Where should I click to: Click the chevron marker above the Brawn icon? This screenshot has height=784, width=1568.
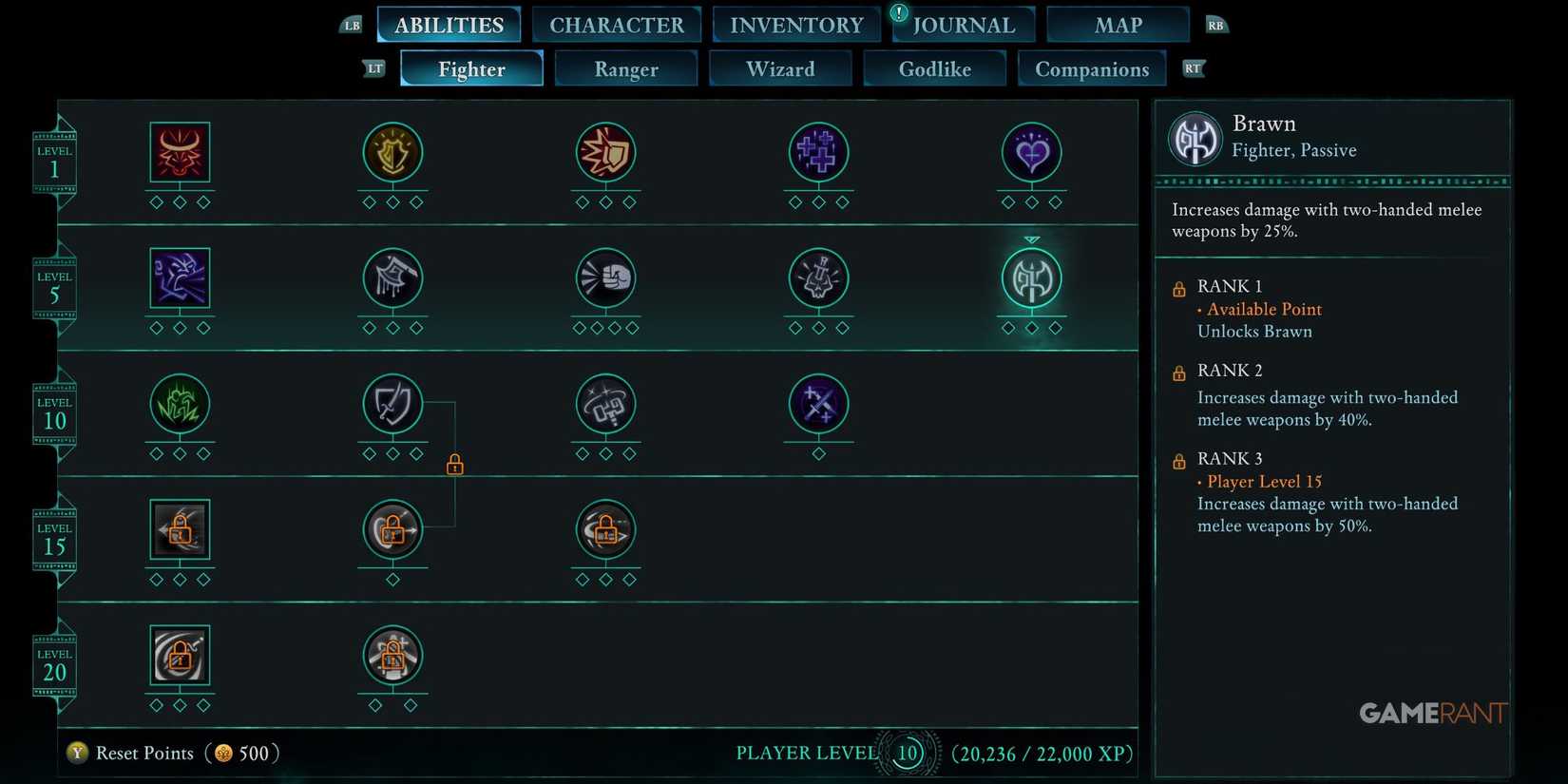tap(1032, 240)
